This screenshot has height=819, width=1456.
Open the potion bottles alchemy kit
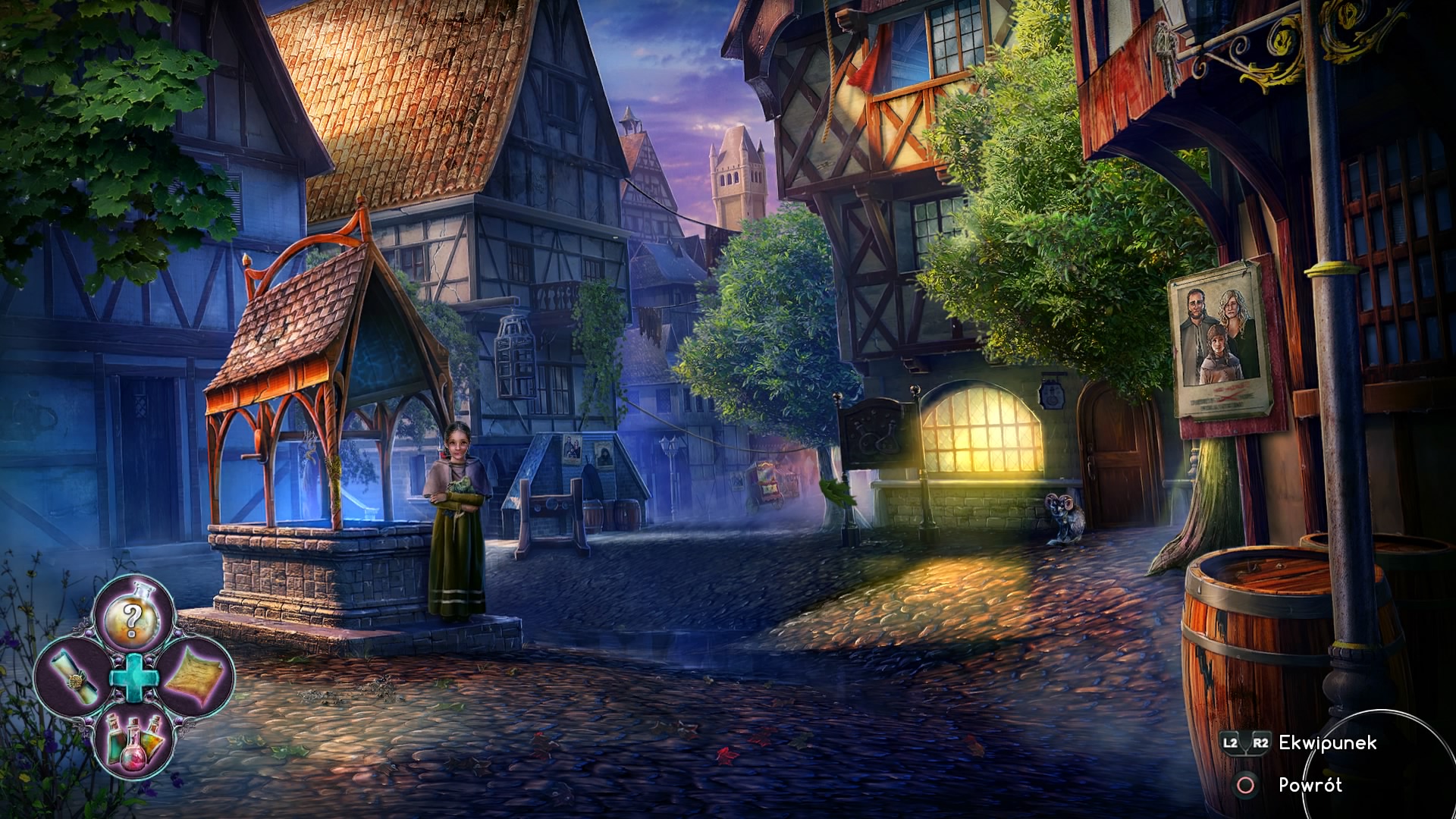click(133, 738)
